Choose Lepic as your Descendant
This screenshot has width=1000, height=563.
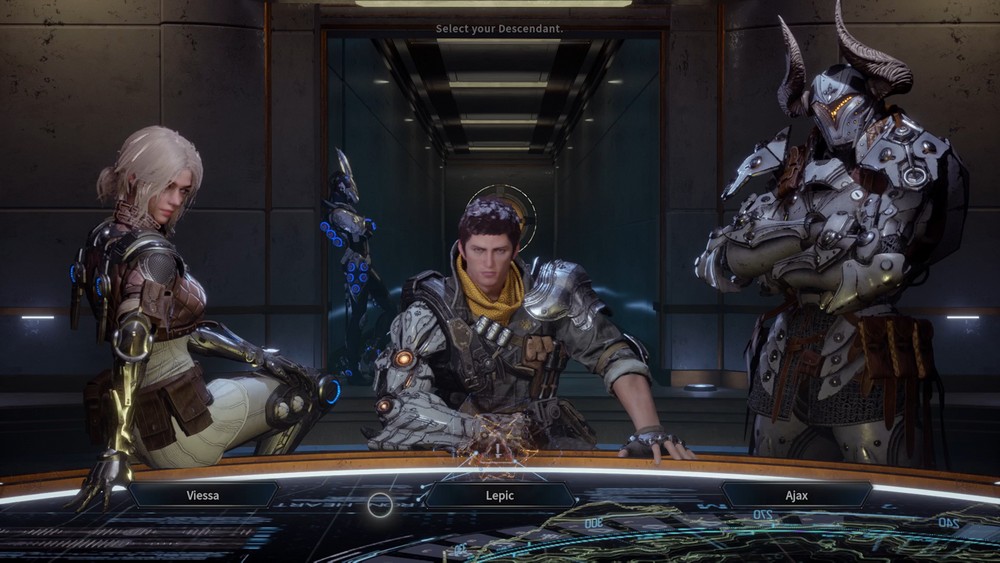500,494
